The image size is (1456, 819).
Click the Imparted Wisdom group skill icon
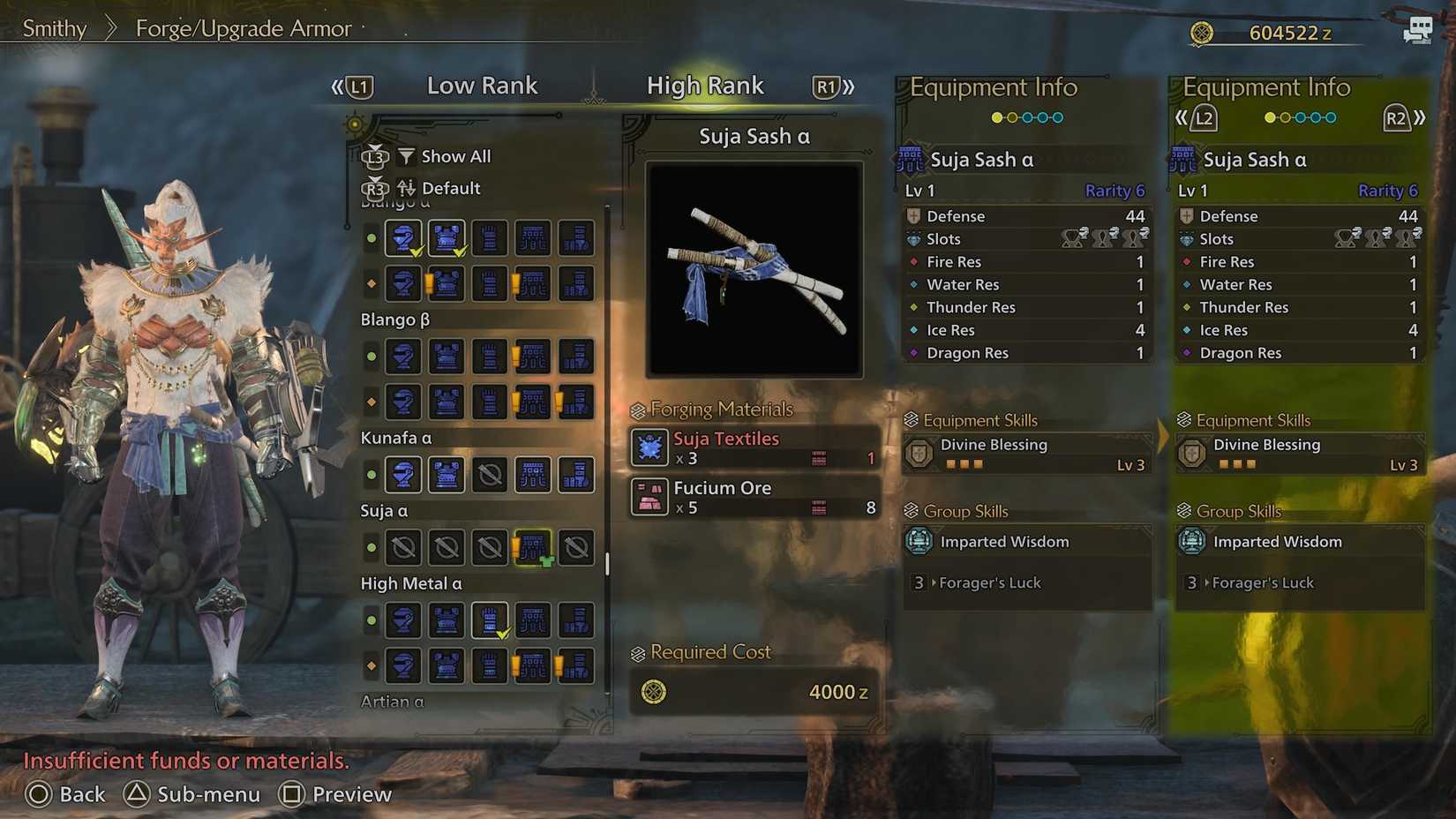point(920,542)
